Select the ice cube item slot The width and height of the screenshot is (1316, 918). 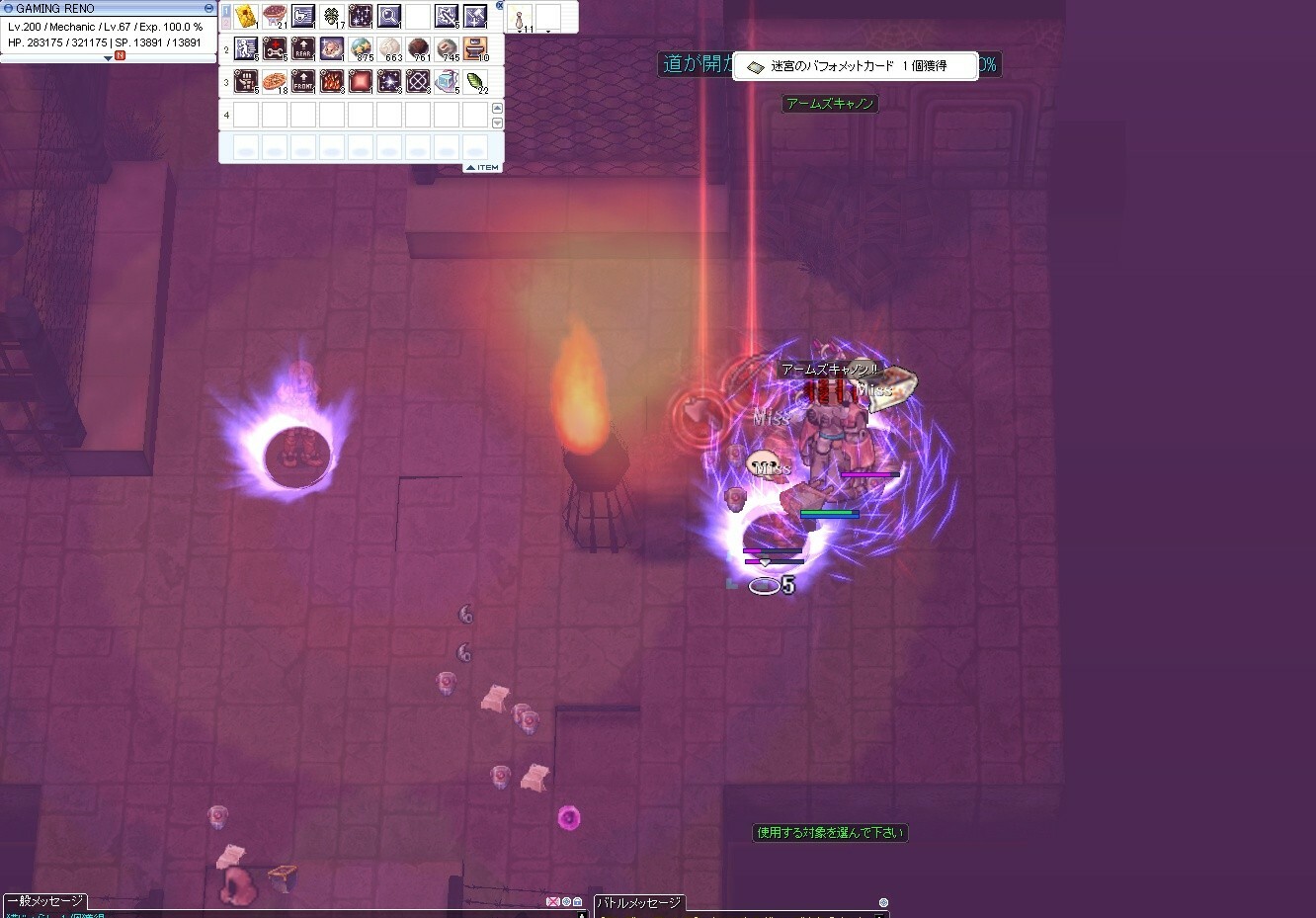(447, 81)
